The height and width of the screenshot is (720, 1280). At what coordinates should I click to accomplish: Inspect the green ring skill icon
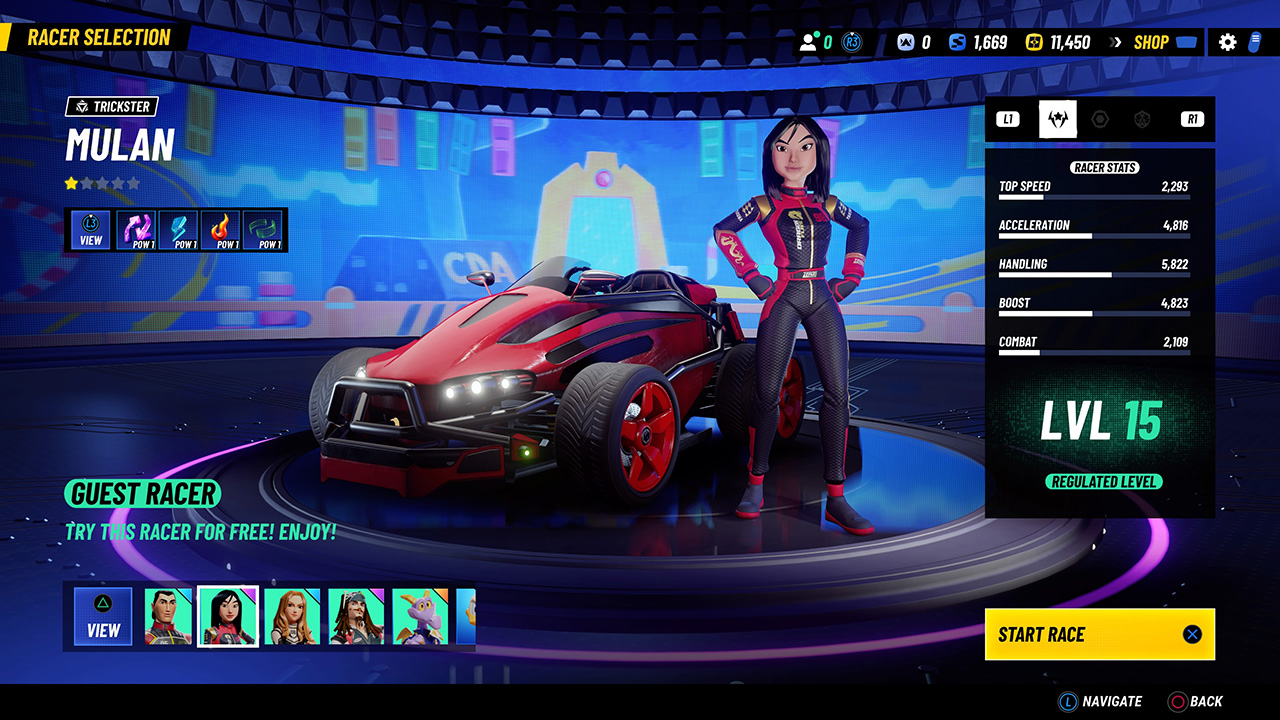click(264, 229)
